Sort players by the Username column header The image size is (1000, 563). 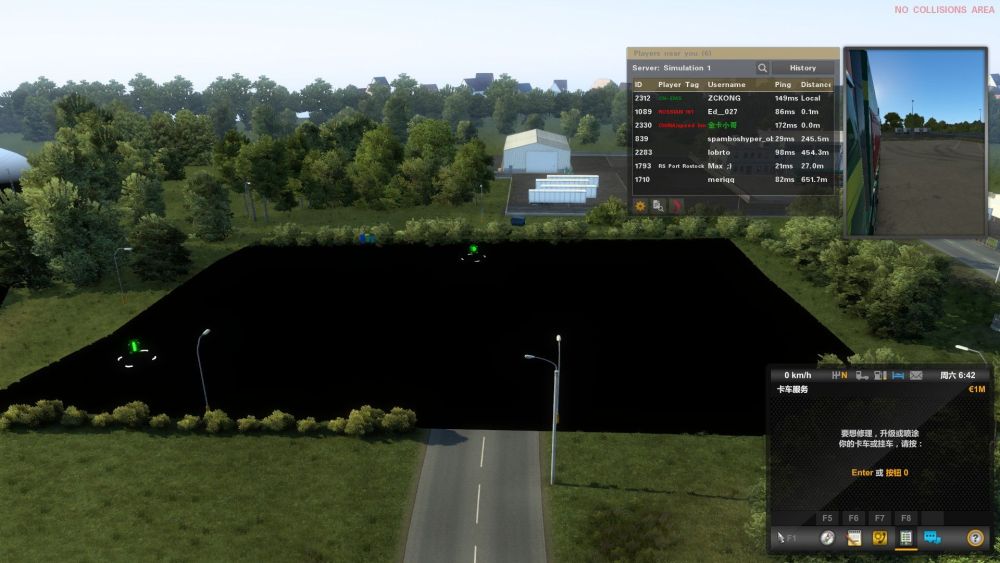pos(726,85)
